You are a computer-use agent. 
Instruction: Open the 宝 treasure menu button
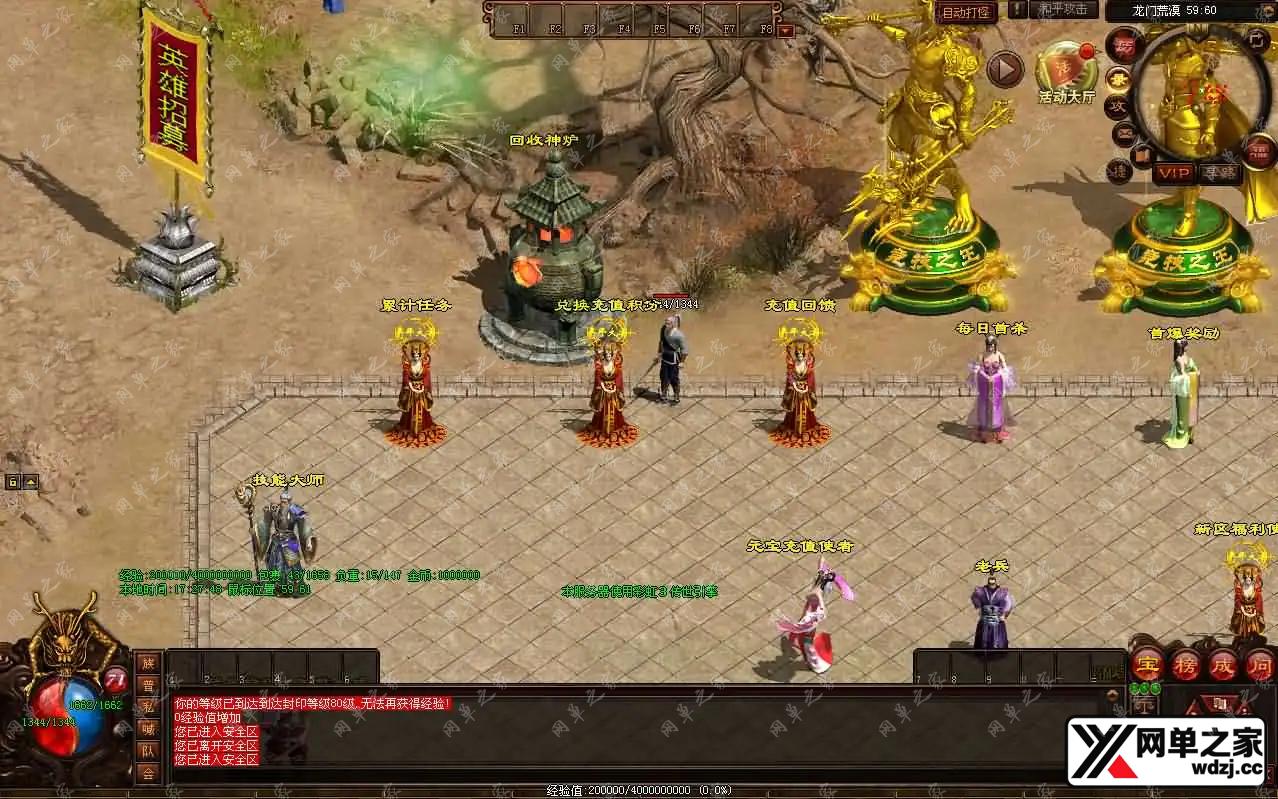1147,665
